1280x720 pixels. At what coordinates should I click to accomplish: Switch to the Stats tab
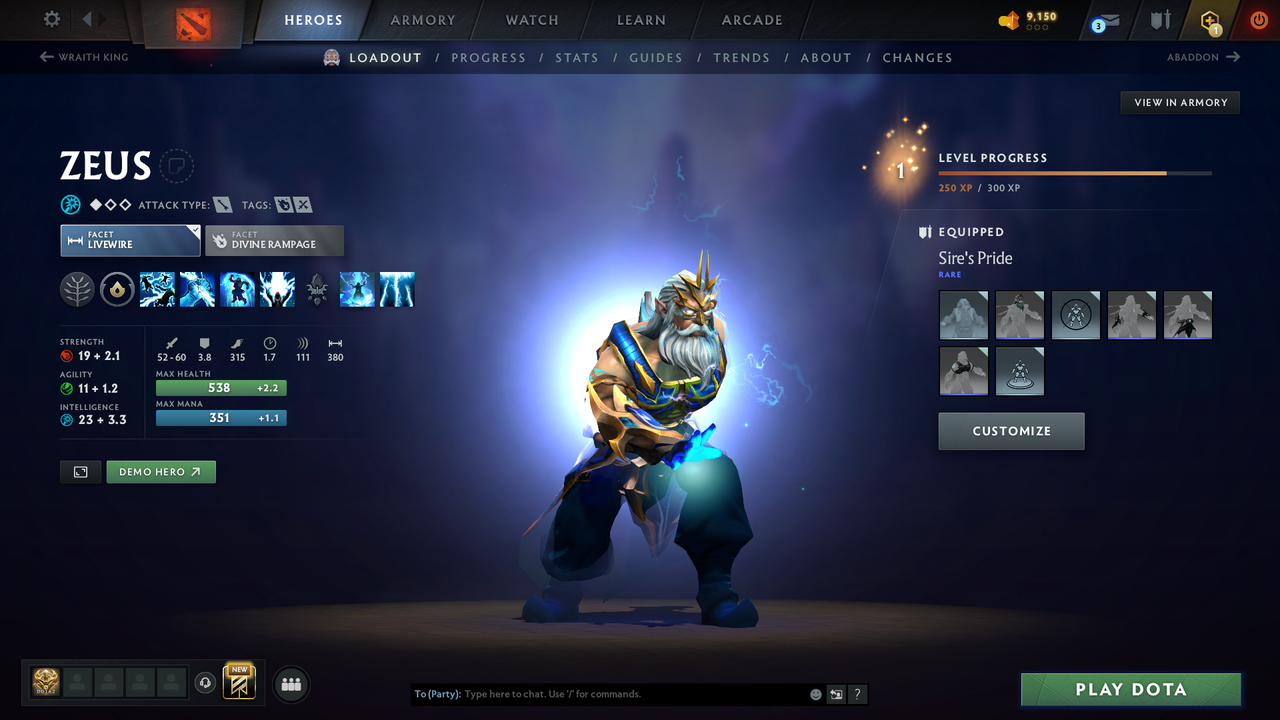pyautogui.click(x=577, y=57)
